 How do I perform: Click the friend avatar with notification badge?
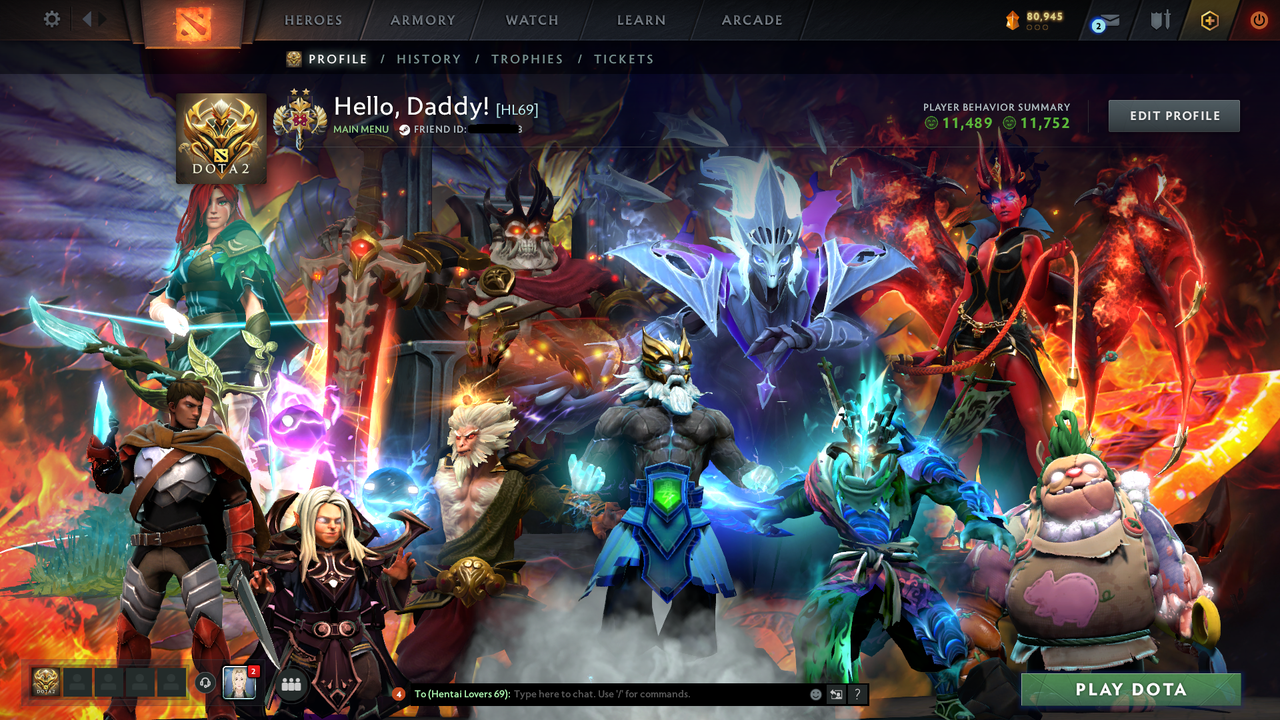(237, 683)
